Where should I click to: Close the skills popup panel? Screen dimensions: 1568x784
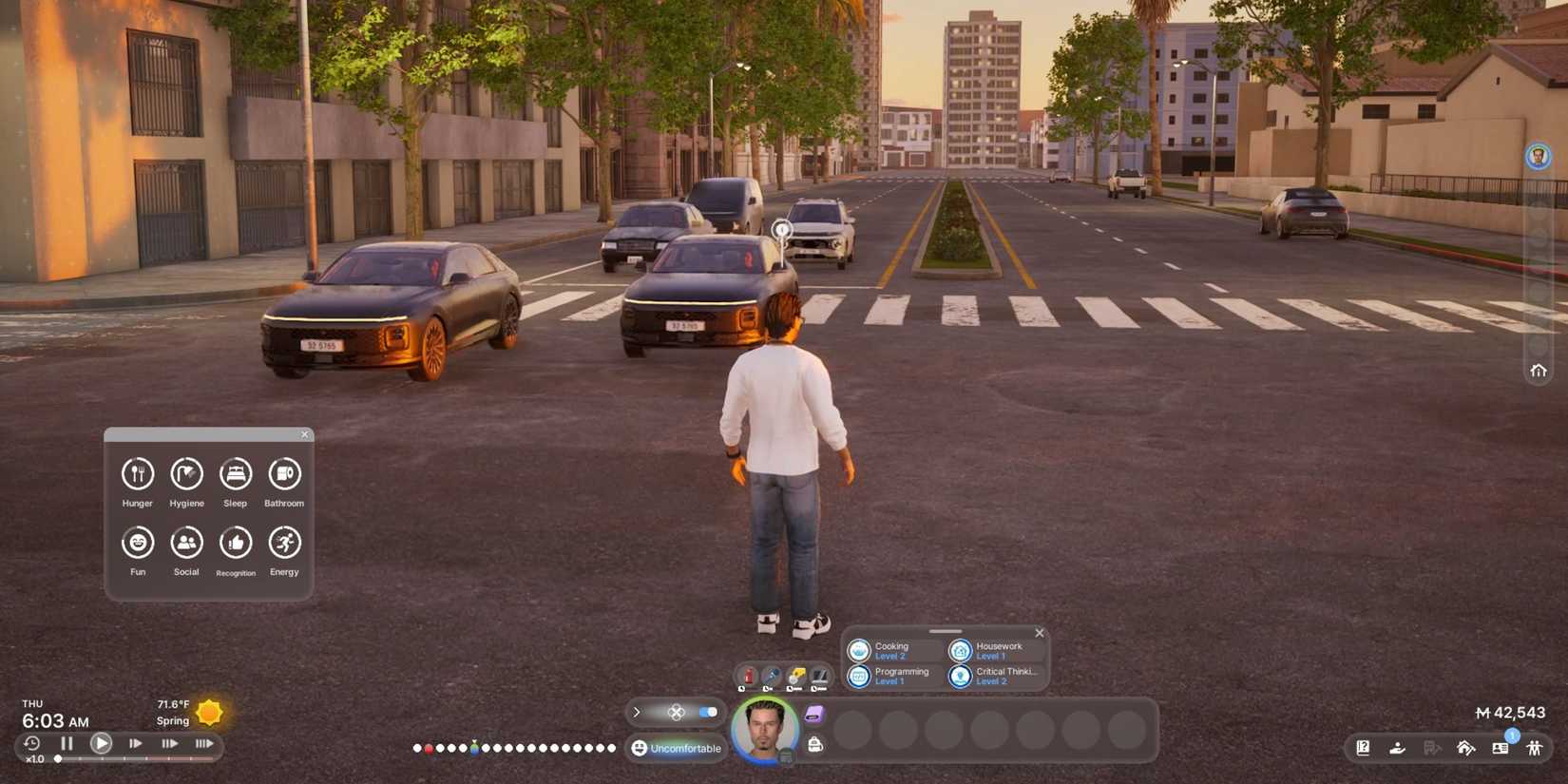pyautogui.click(x=1040, y=633)
